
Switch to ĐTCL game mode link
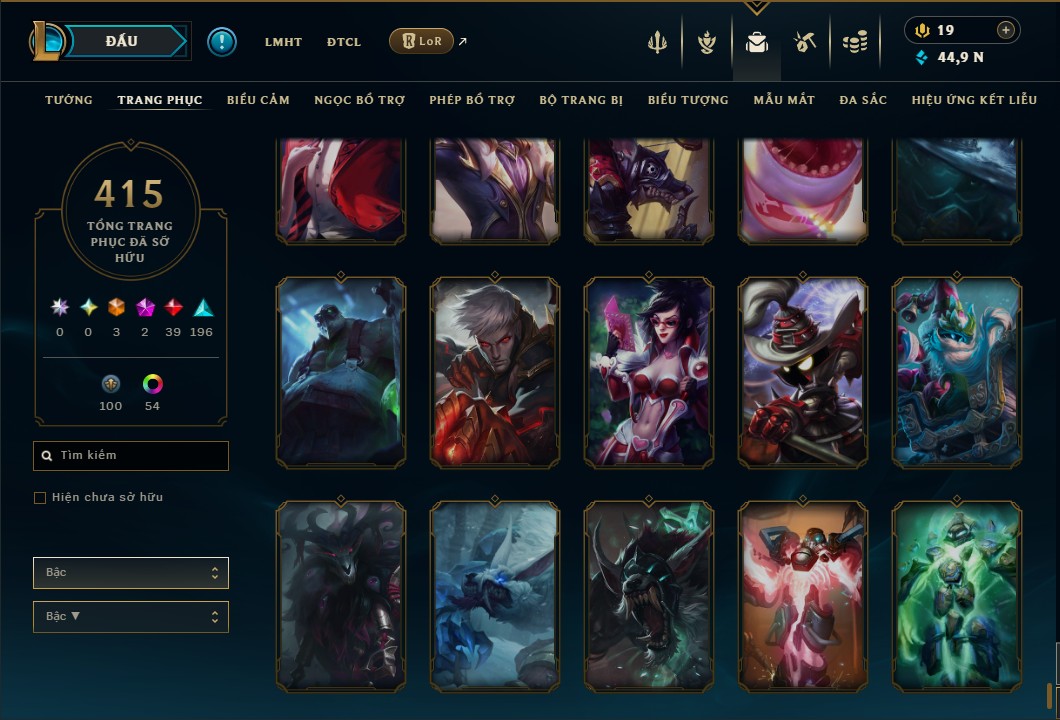(344, 42)
